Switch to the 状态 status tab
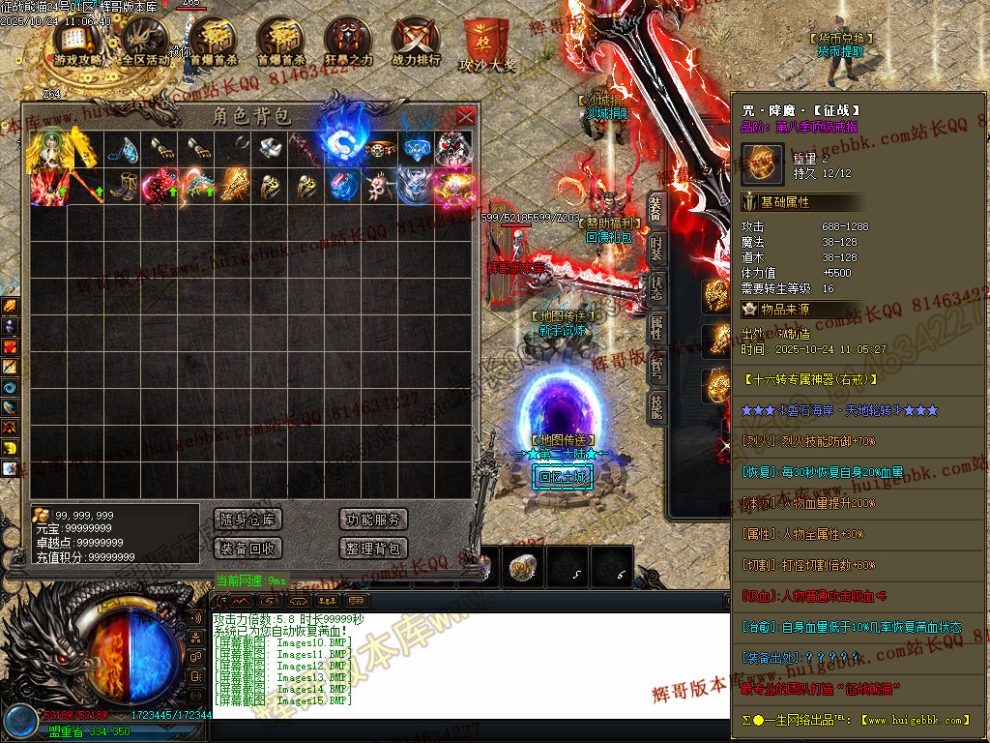The height and width of the screenshot is (743, 990). pyautogui.click(x=656, y=285)
